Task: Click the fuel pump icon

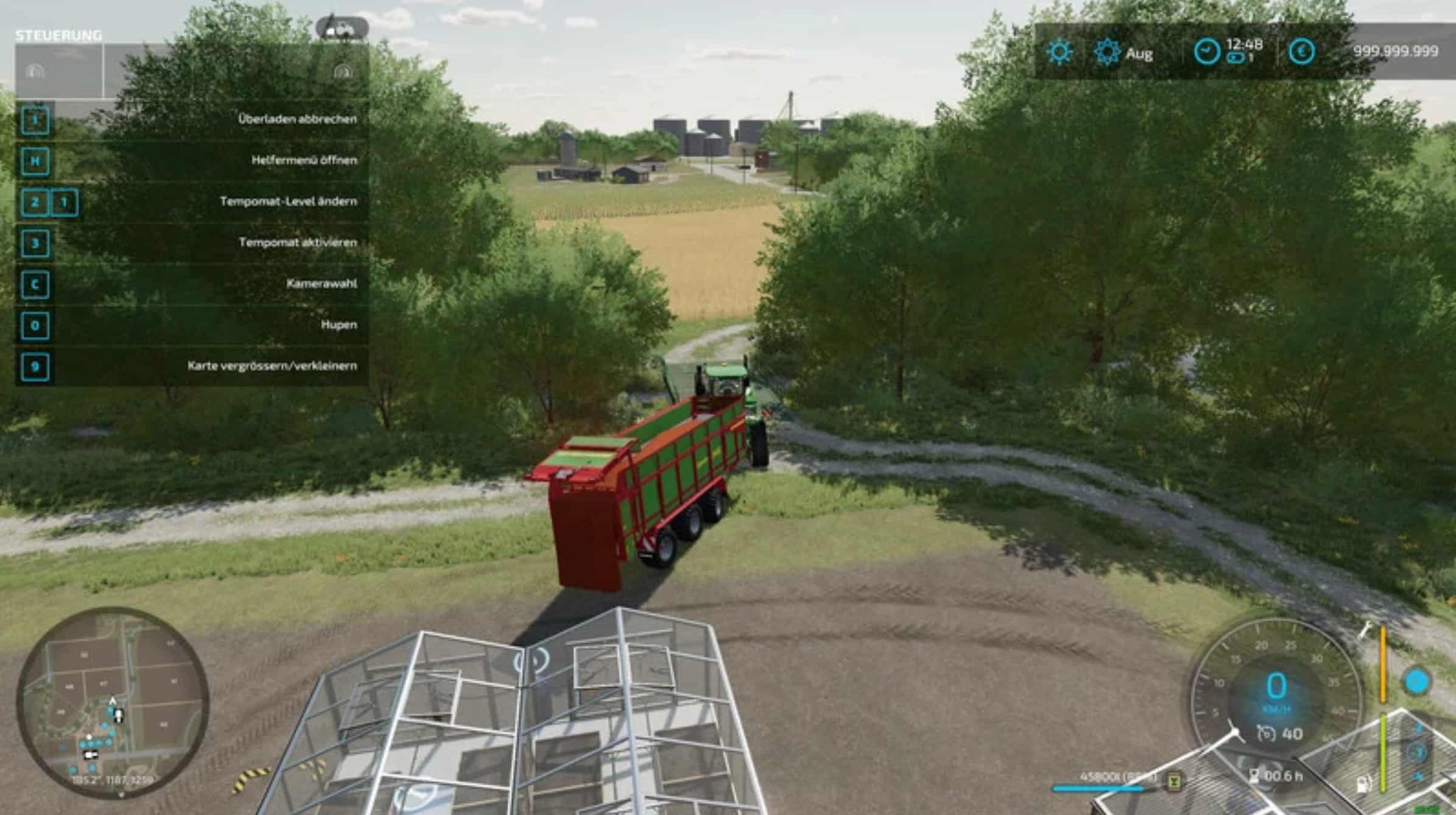Action: (x=1364, y=785)
